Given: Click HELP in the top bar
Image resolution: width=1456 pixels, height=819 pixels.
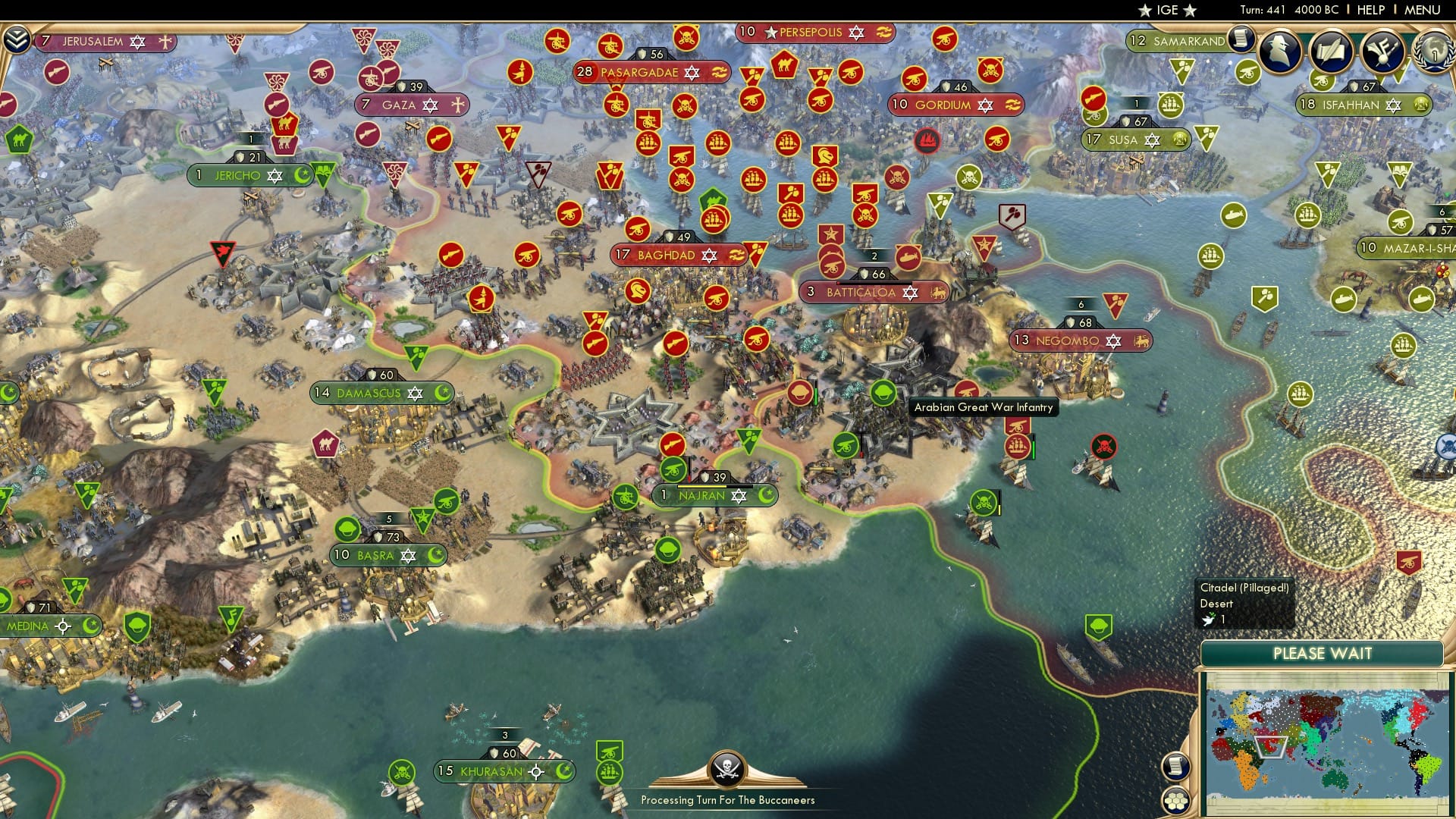Looking at the screenshot, I should (1370, 9).
